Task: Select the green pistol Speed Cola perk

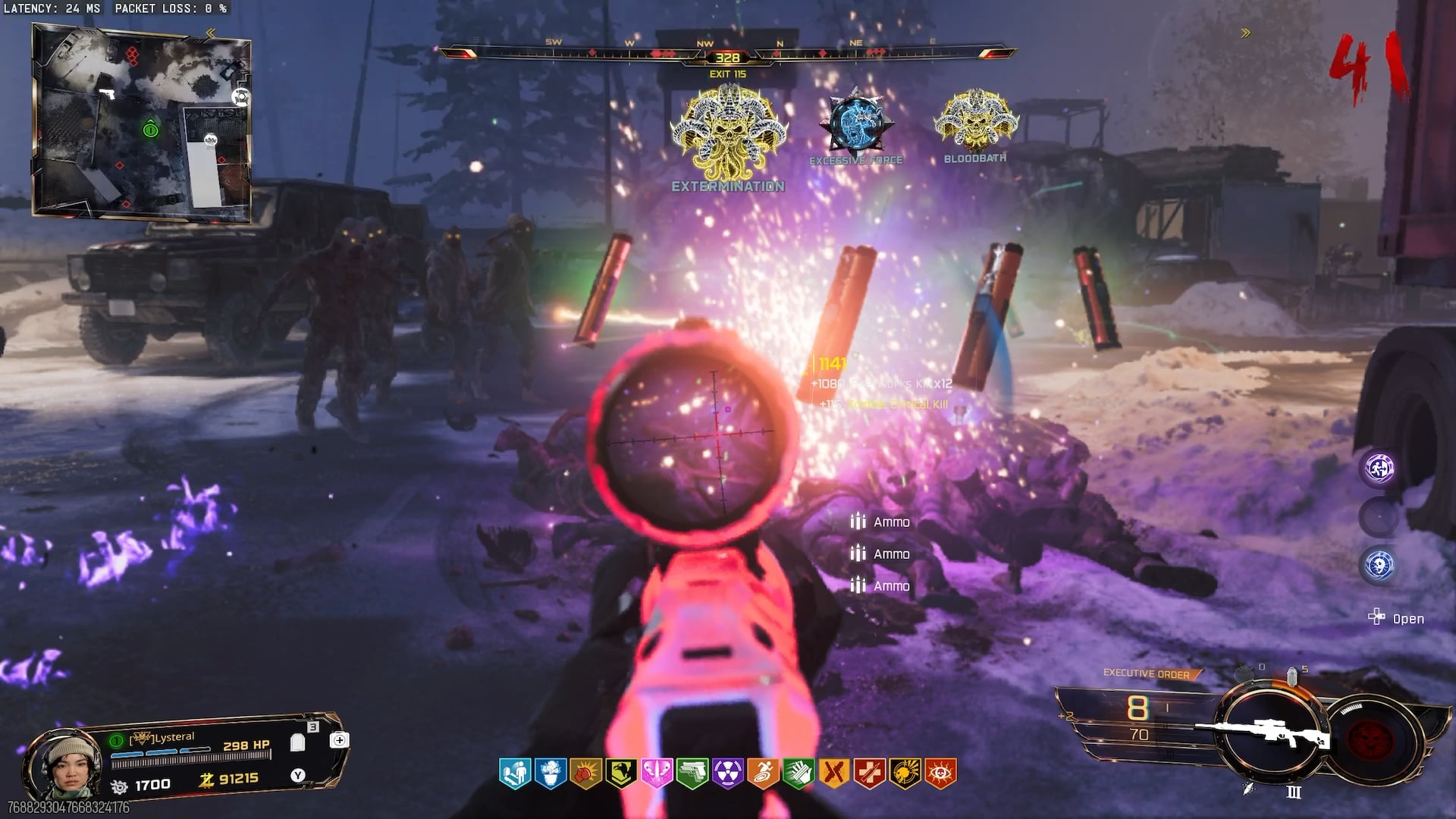Action: (692, 773)
